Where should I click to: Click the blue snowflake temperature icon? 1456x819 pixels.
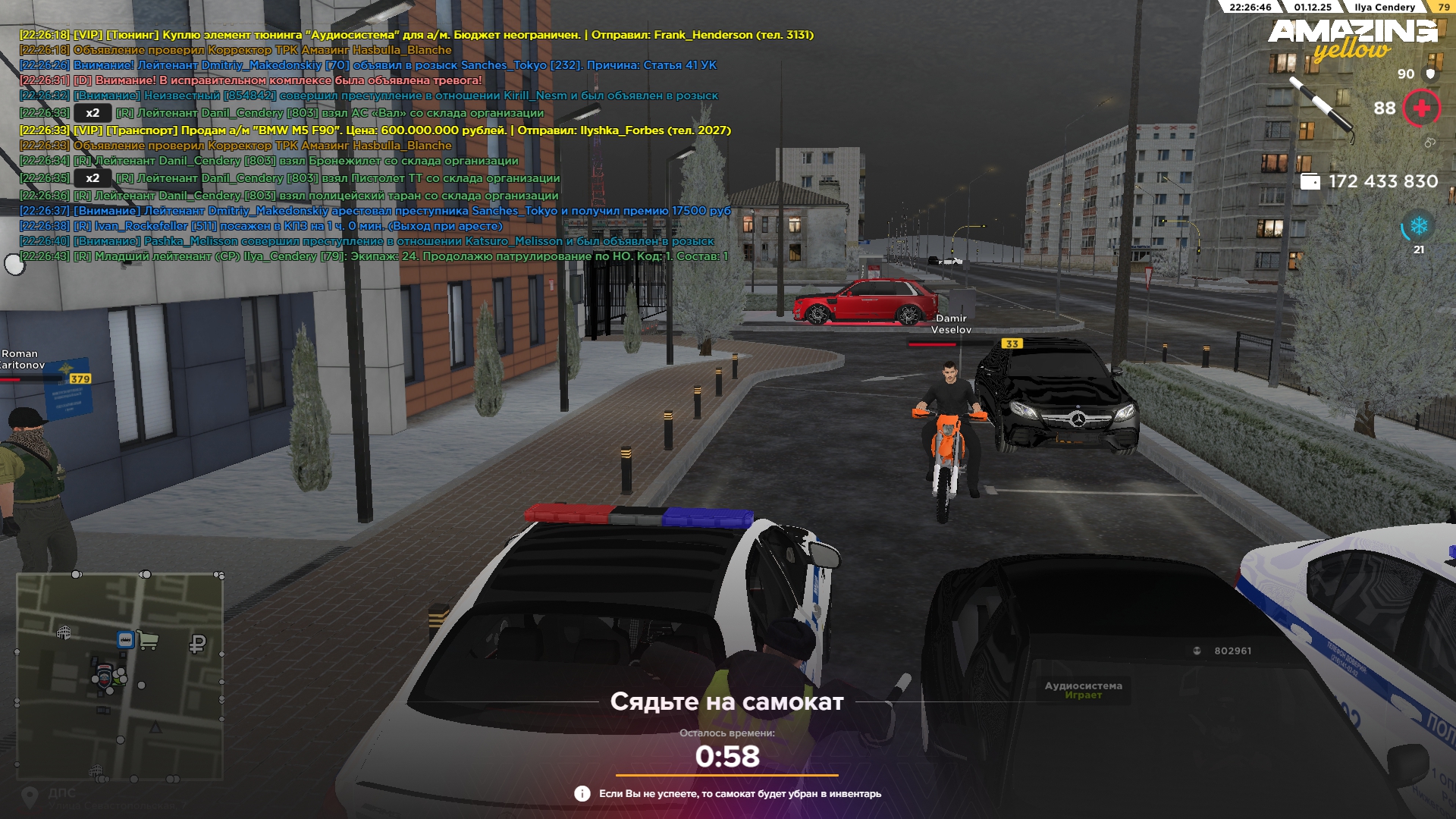1418,226
